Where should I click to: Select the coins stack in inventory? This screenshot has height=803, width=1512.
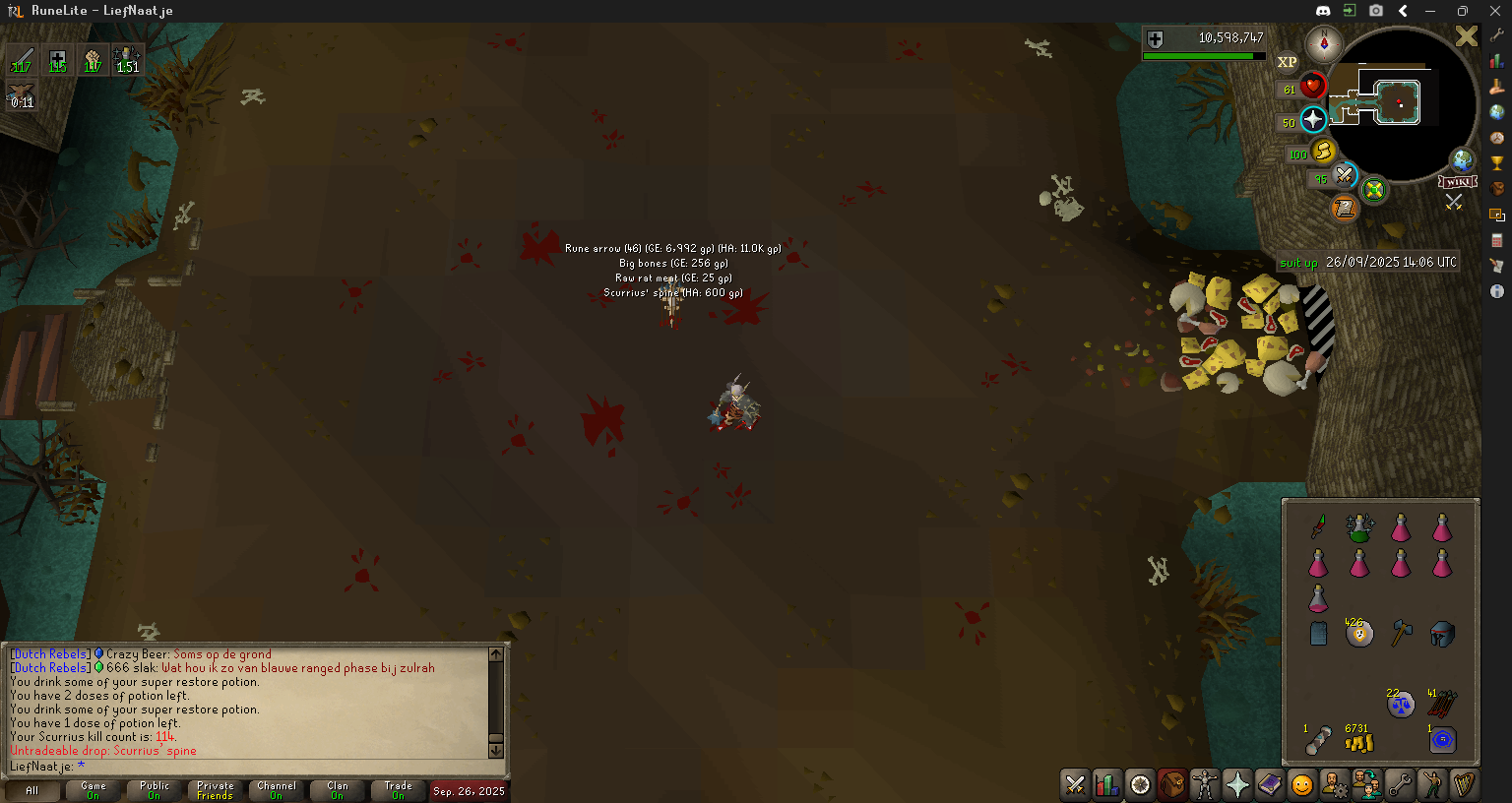coord(1359,741)
